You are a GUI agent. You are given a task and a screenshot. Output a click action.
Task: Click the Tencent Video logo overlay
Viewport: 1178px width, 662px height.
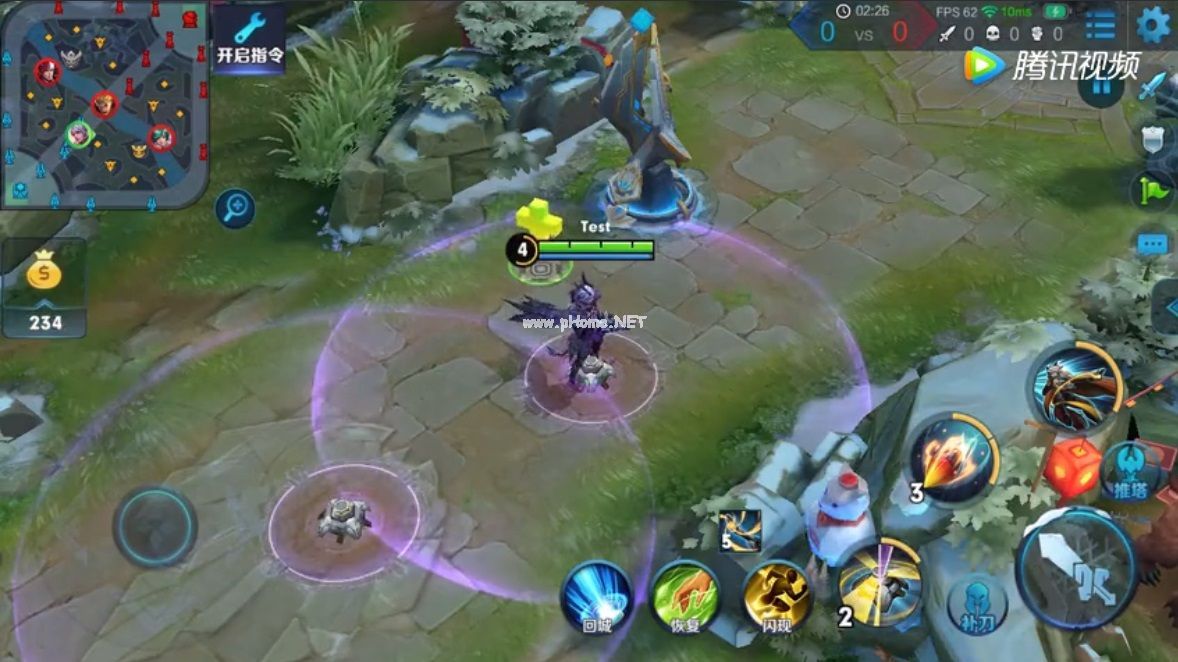click(x=1050, y=65)
